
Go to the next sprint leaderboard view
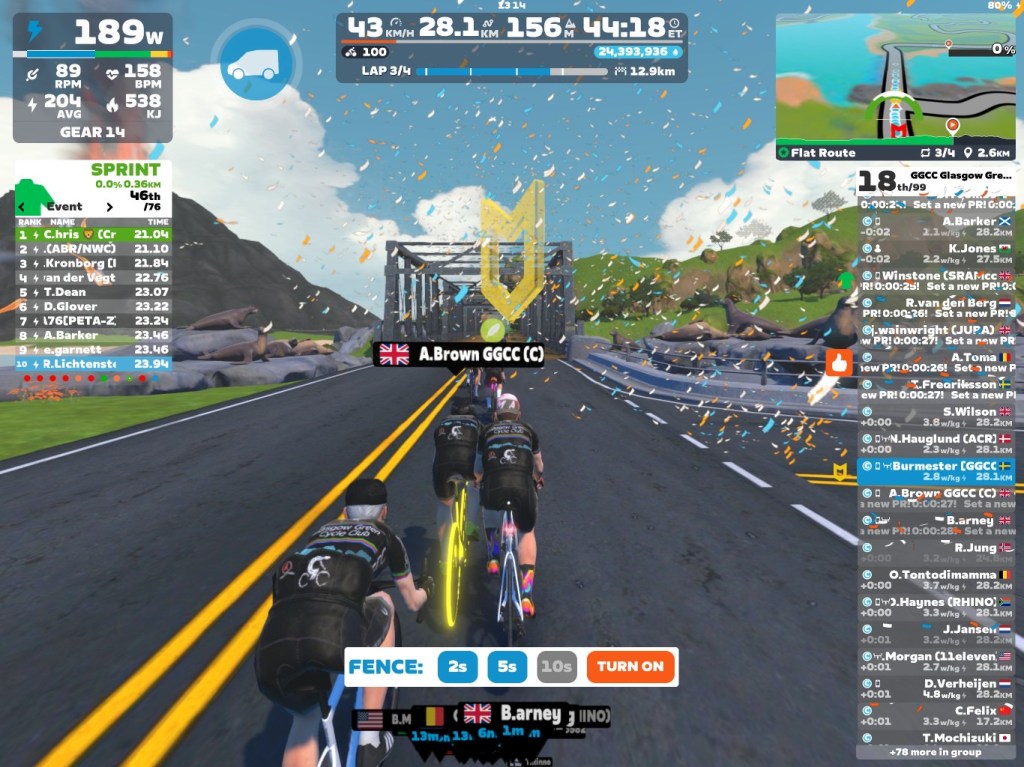(111, 207)
